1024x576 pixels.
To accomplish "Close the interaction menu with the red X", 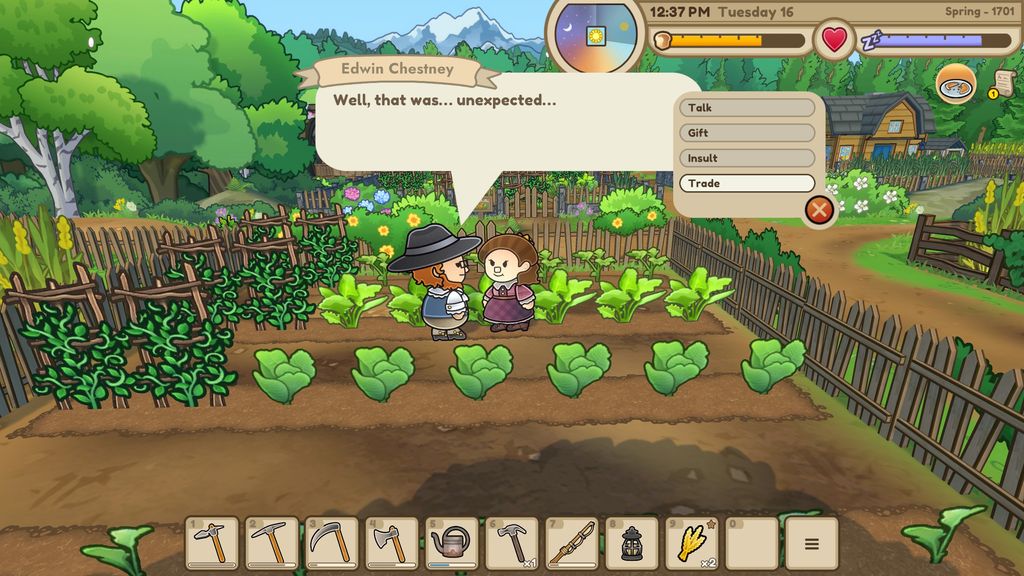I will pyautogui.click(x=819, y=210).
